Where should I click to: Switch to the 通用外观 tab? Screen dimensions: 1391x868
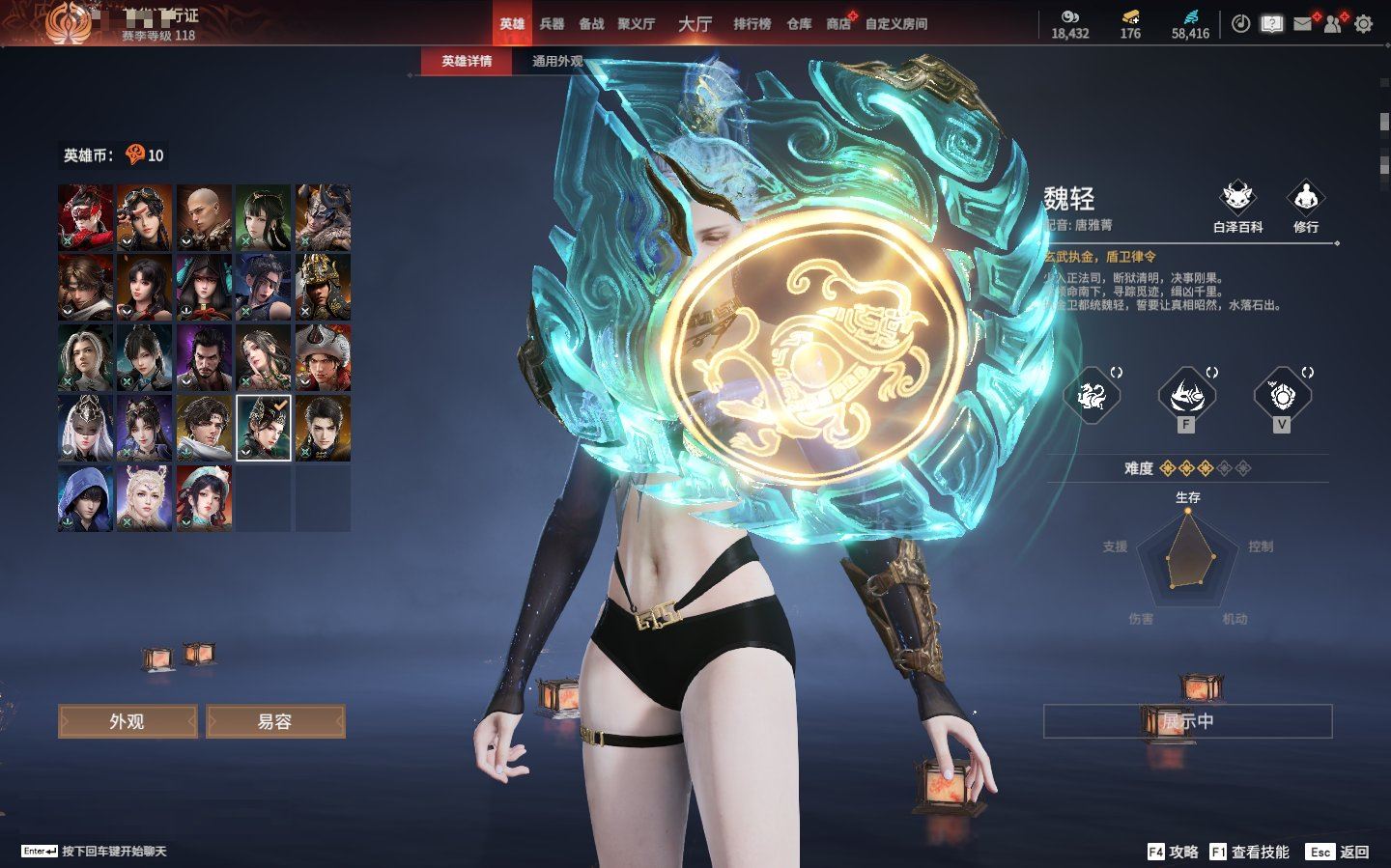[557, 61]
